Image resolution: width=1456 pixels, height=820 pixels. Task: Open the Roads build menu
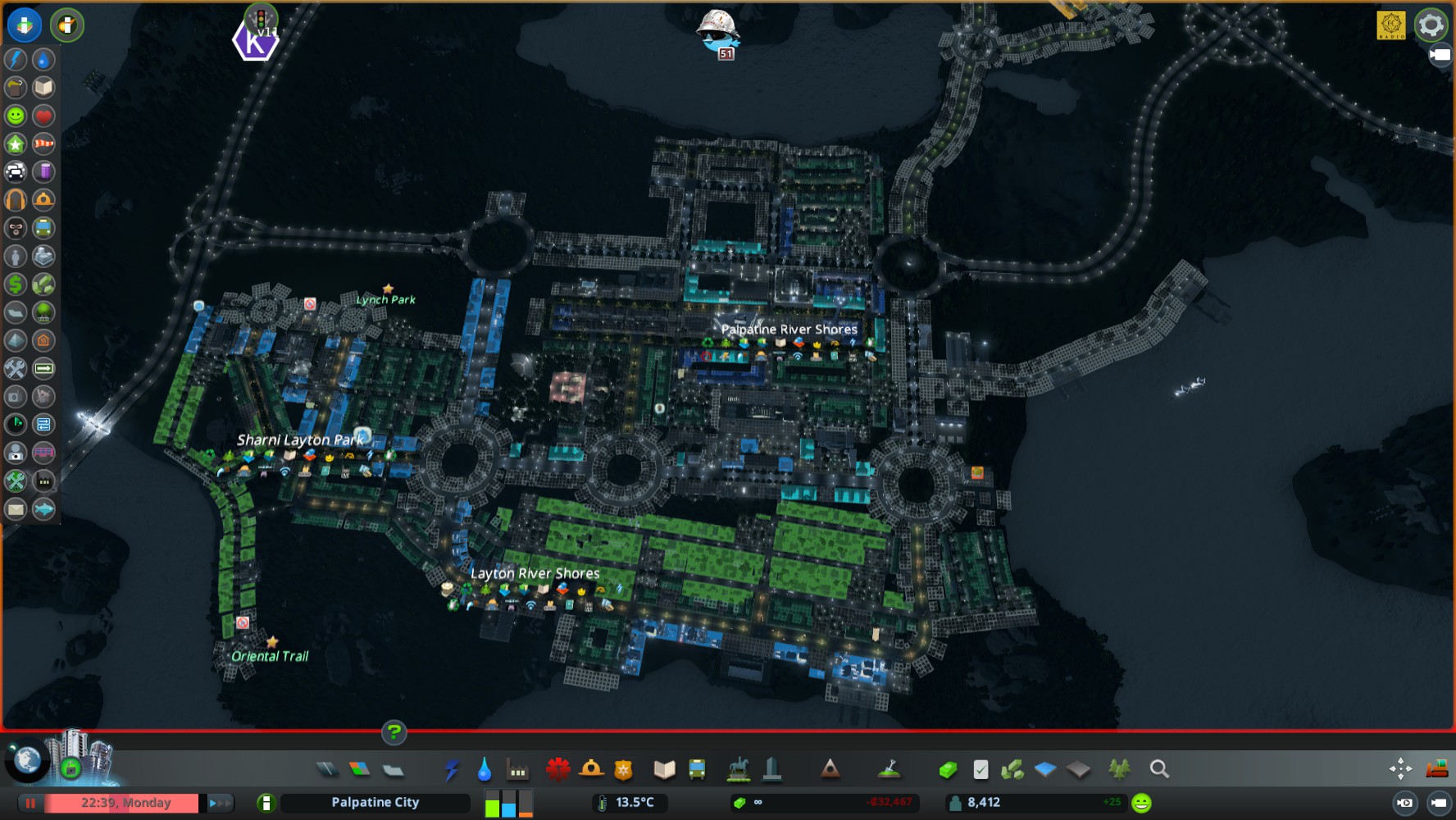coord(326,769)
